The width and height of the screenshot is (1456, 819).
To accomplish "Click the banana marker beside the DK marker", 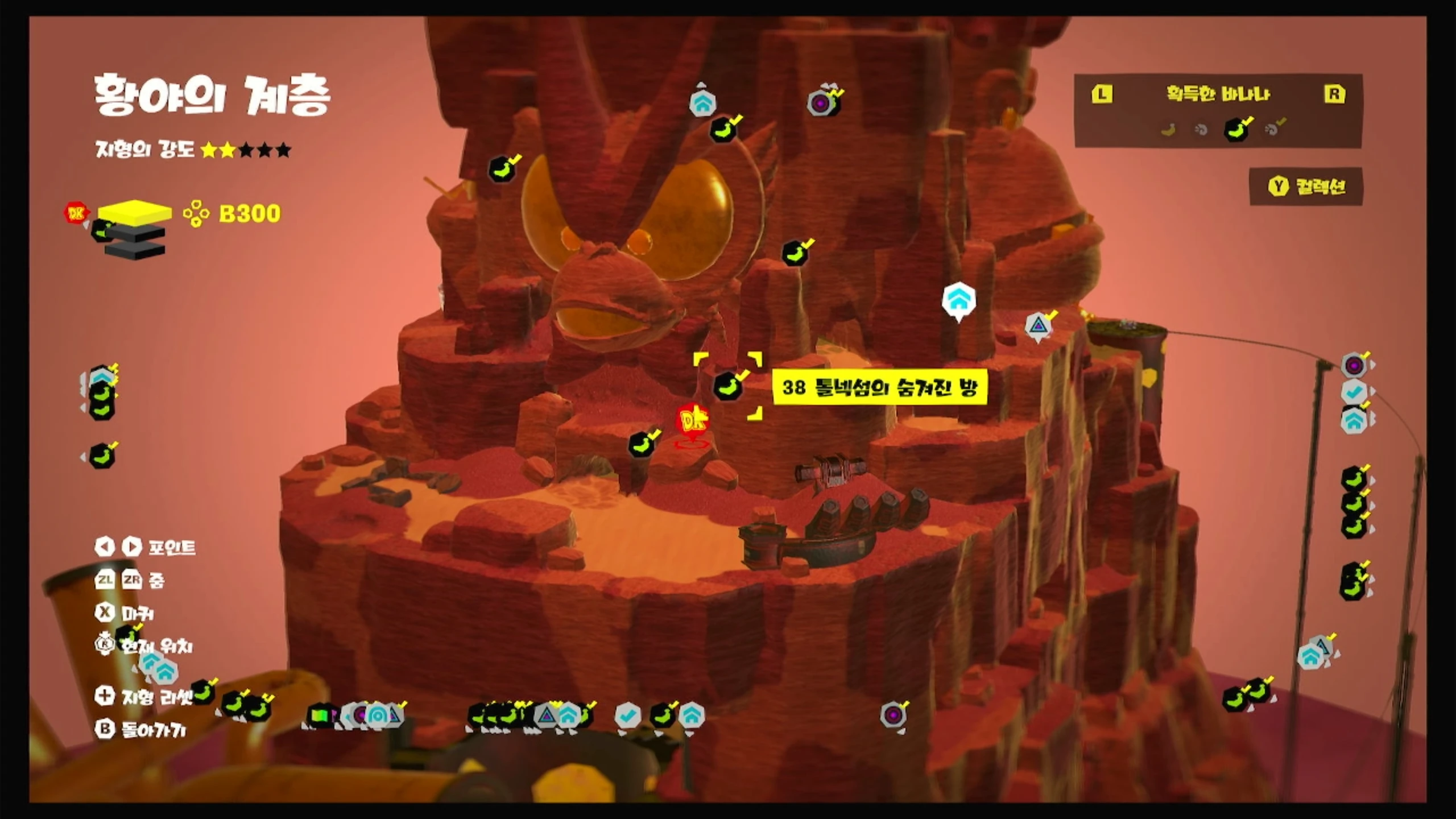I will [x=642, y=444].
